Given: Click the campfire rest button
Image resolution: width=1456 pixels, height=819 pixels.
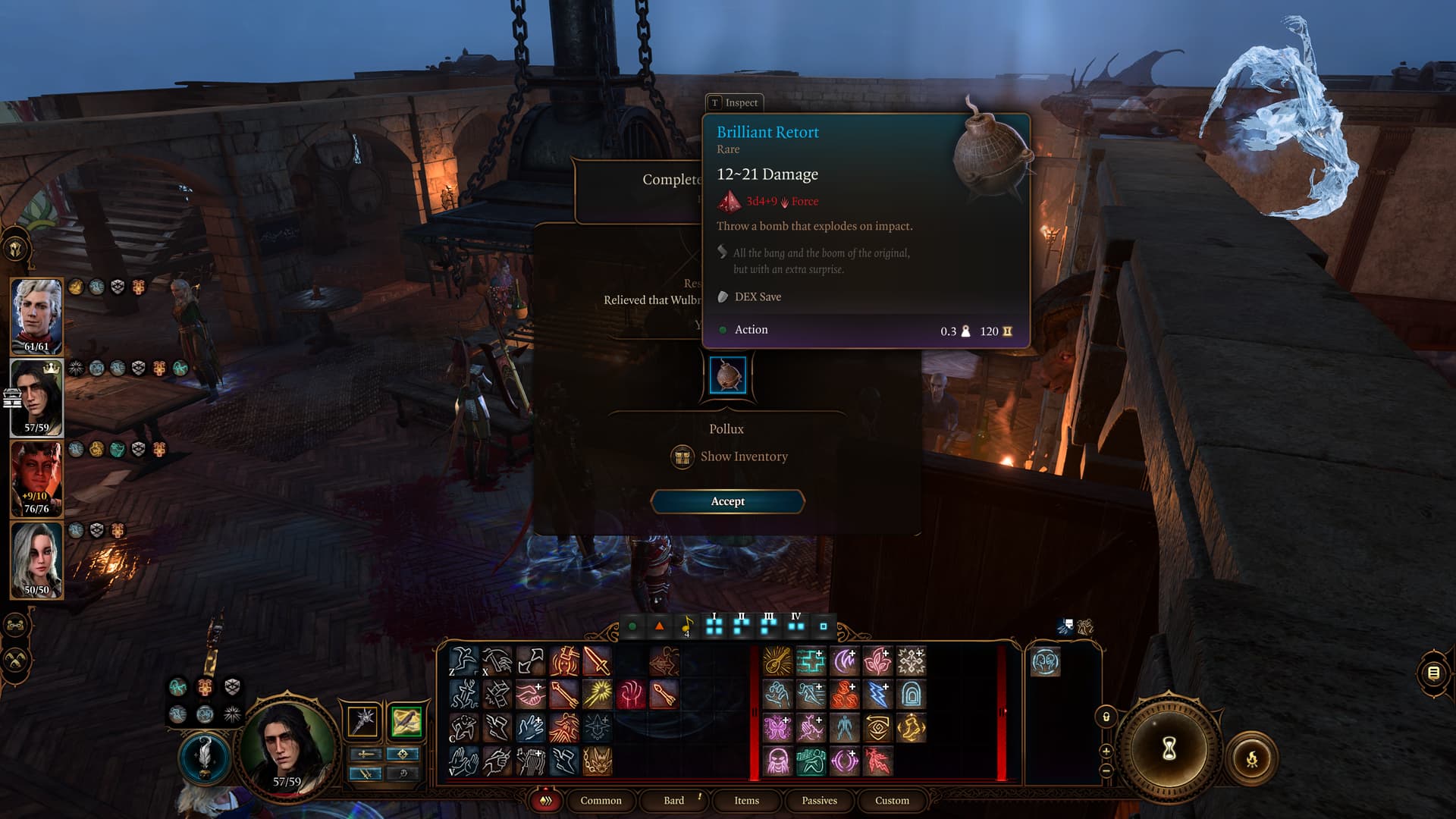Looking at the screenshot, I should tap(1251, 758).
